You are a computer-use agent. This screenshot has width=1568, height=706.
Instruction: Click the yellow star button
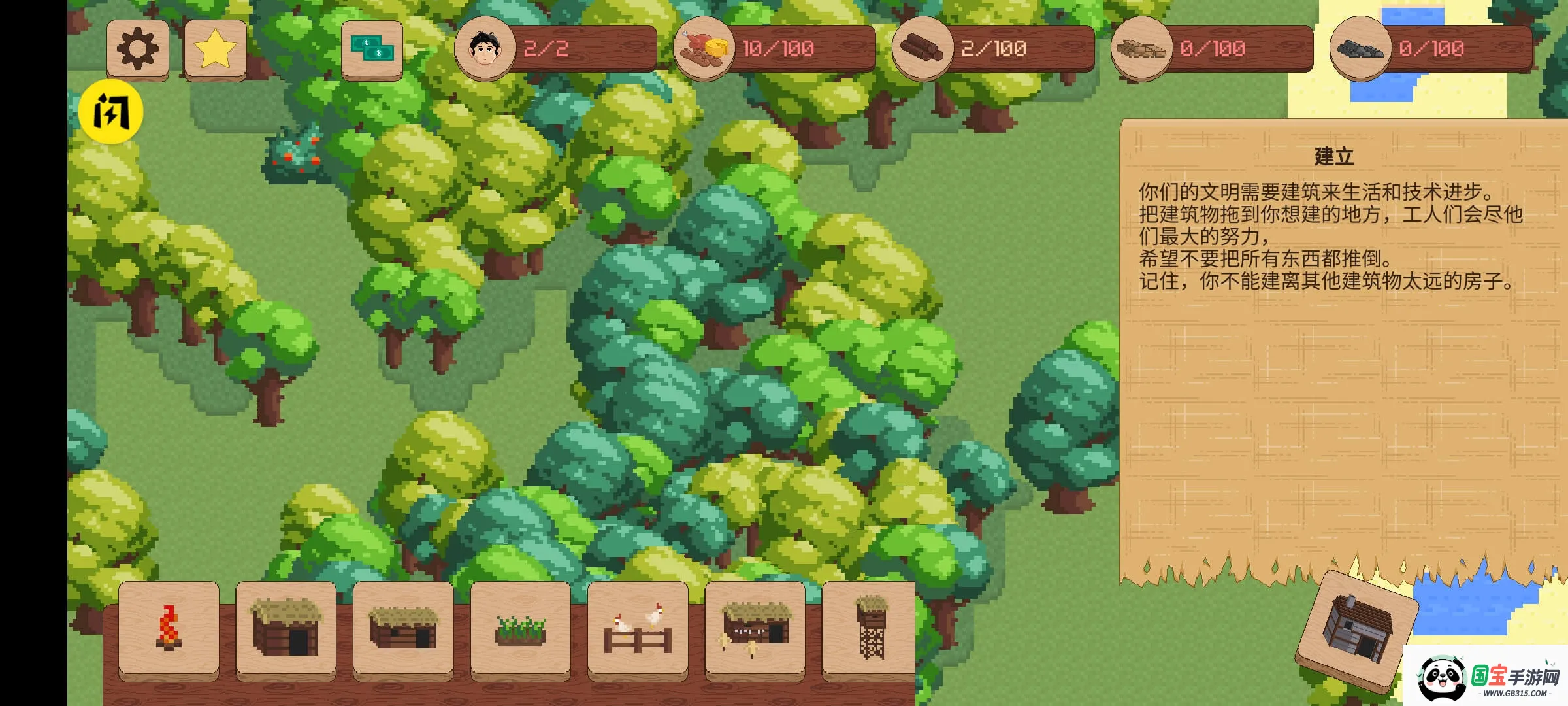[x=216, y=49]
